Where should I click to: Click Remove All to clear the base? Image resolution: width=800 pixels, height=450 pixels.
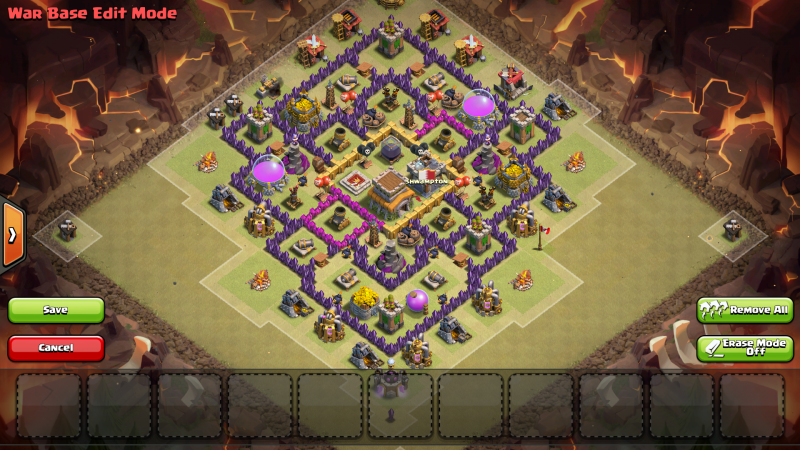click(x=745, y=310)
